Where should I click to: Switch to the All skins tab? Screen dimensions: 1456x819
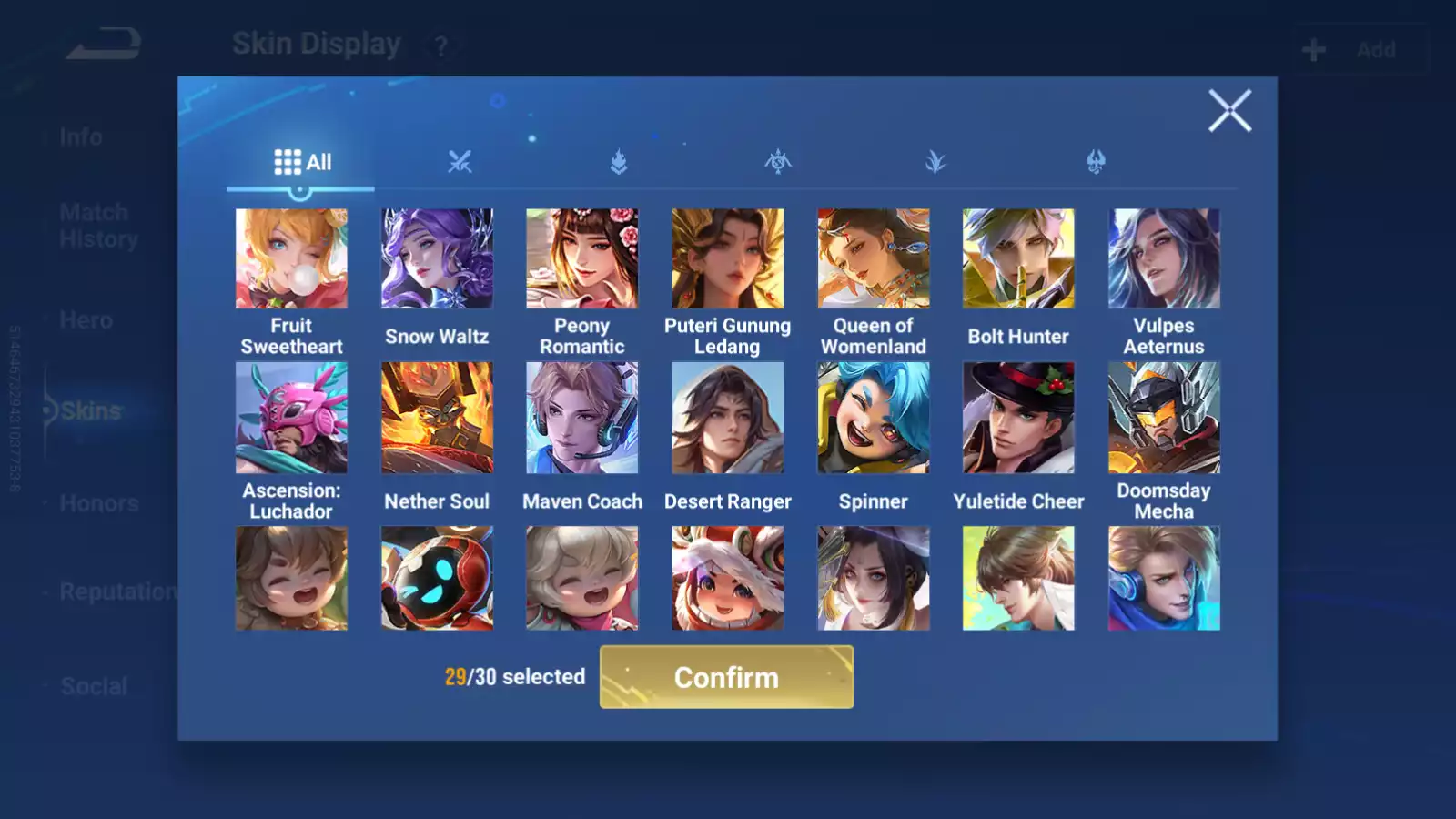click(x=302, y=162)
